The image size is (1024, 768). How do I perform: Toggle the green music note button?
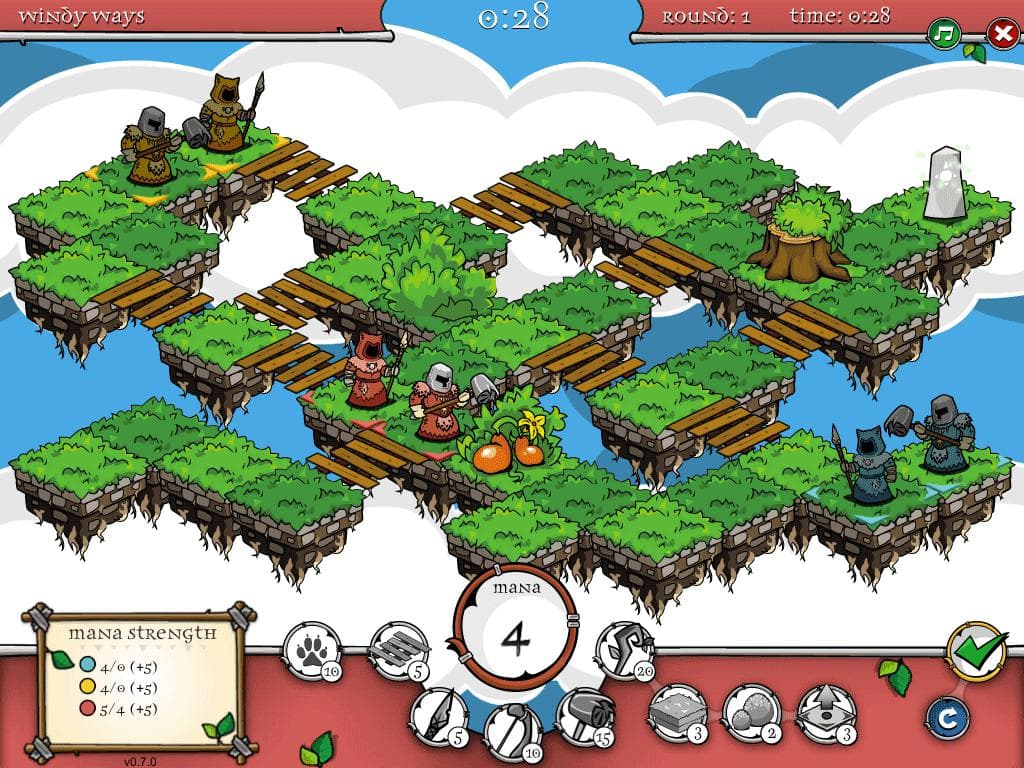click(943, 34)
